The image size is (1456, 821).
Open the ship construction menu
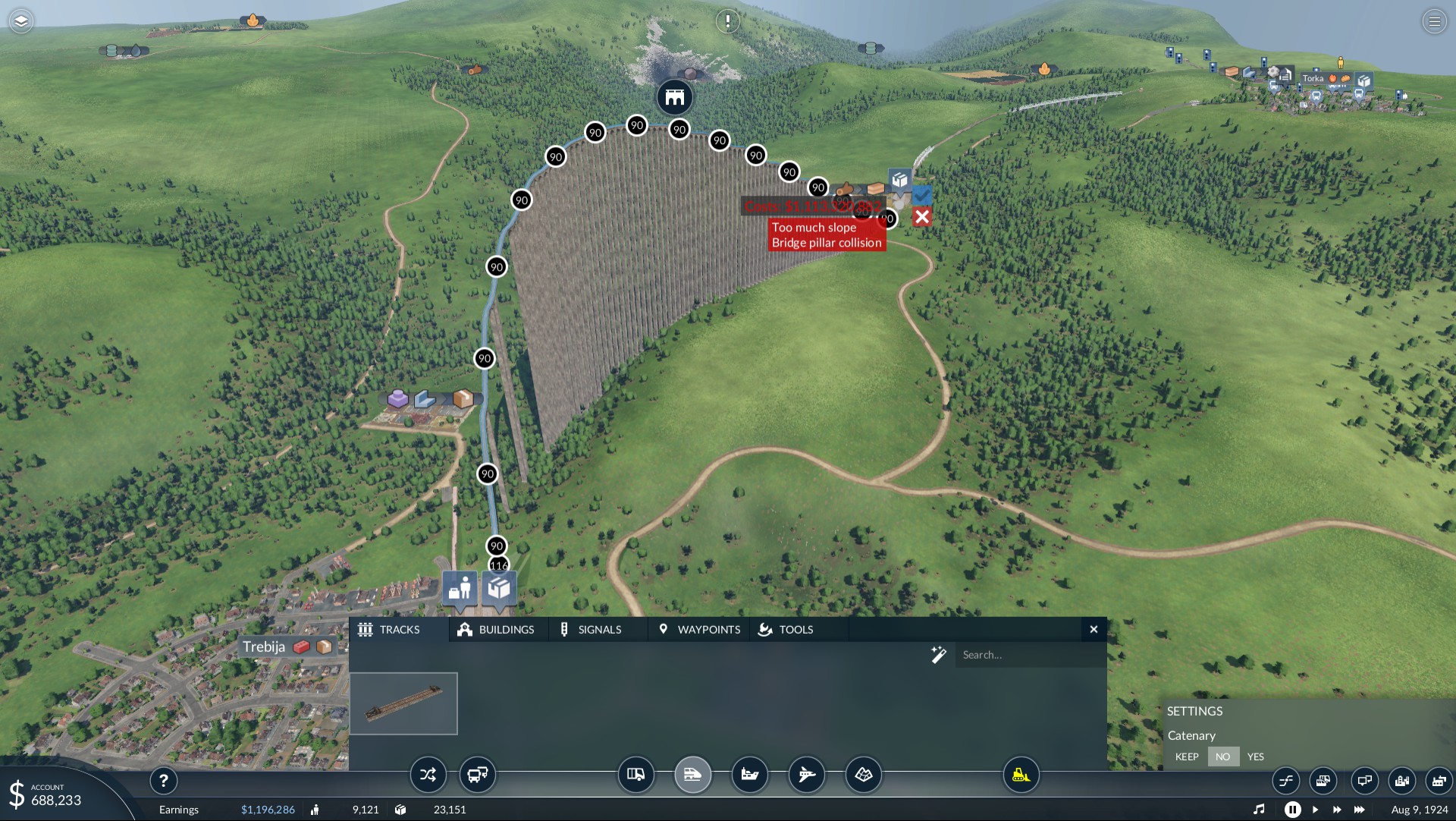(x=749, y=775)
